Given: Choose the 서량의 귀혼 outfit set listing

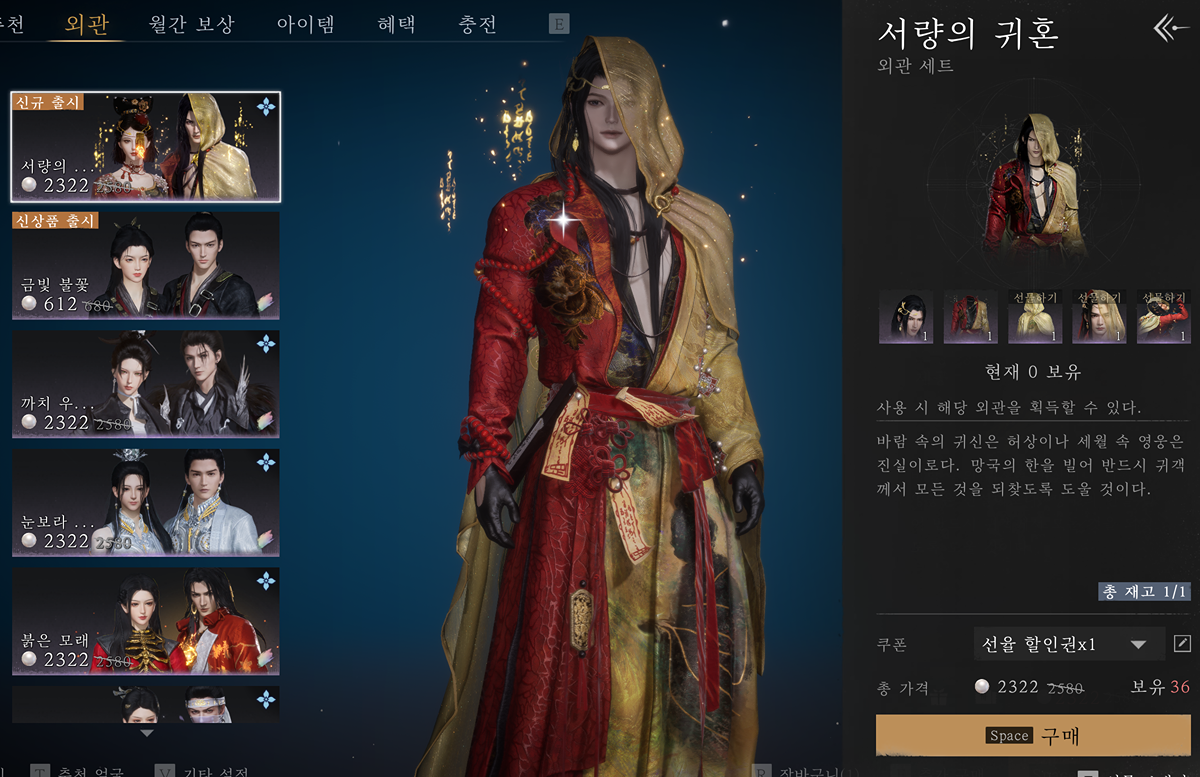Looking at the screenshot, I should point(146,146).
